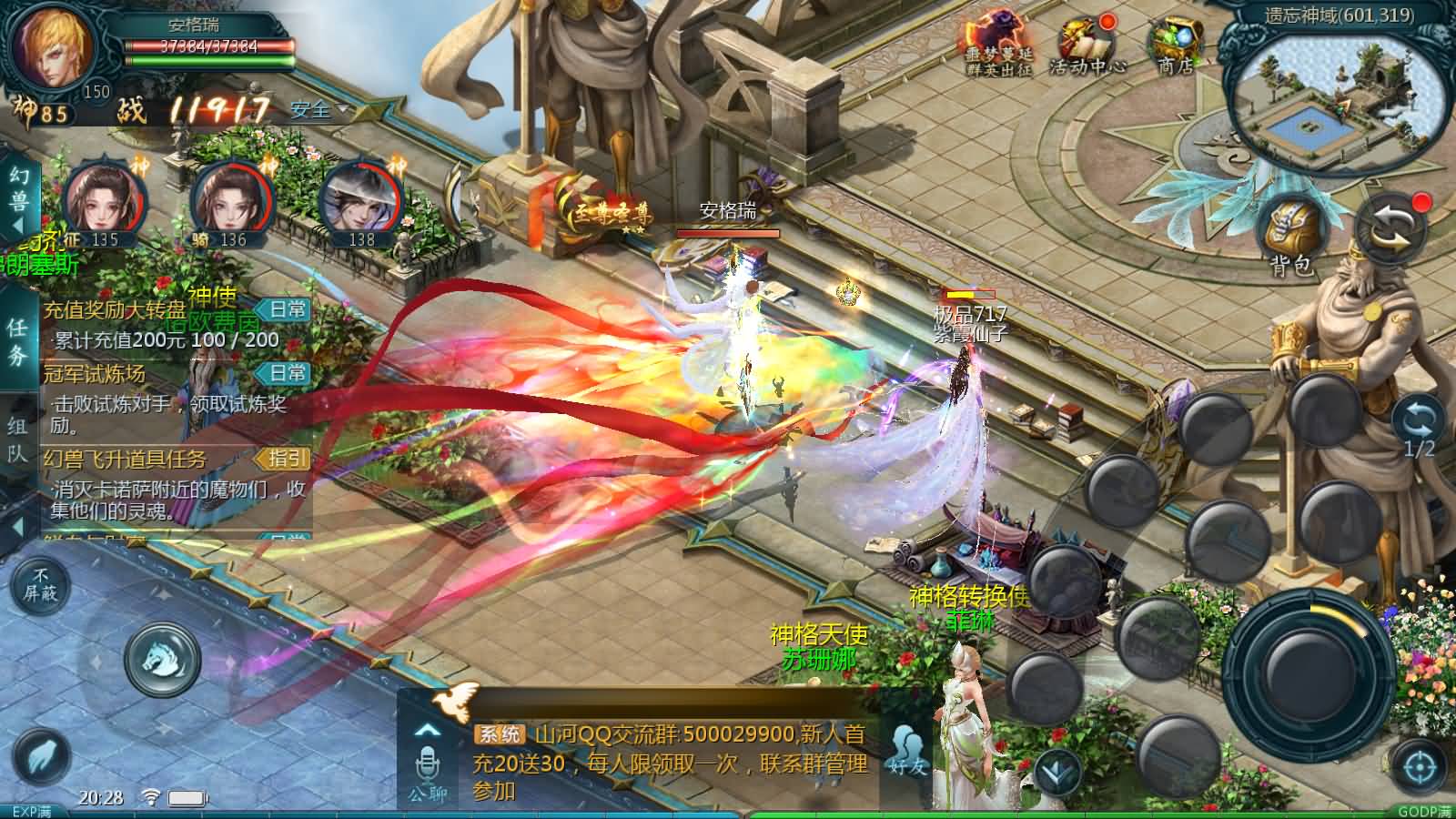Open the 噩梦蔓延 event icon

998,45
